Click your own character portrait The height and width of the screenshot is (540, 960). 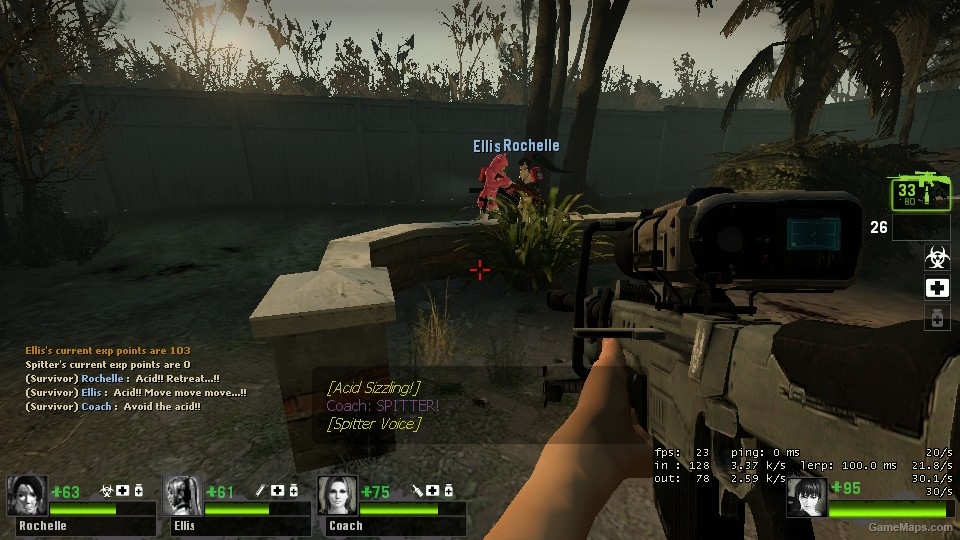click(806, 497)
